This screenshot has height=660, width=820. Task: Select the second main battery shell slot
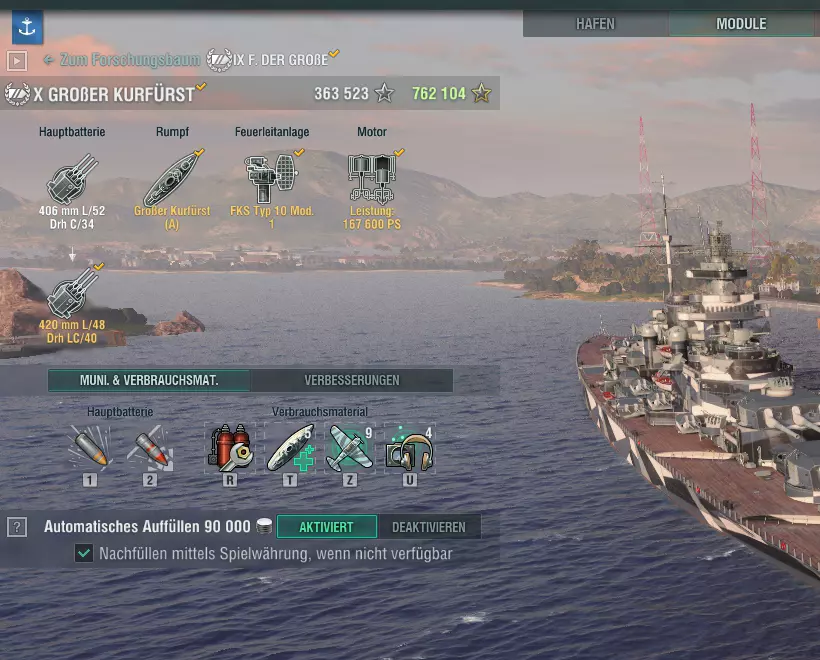[149, 447]
